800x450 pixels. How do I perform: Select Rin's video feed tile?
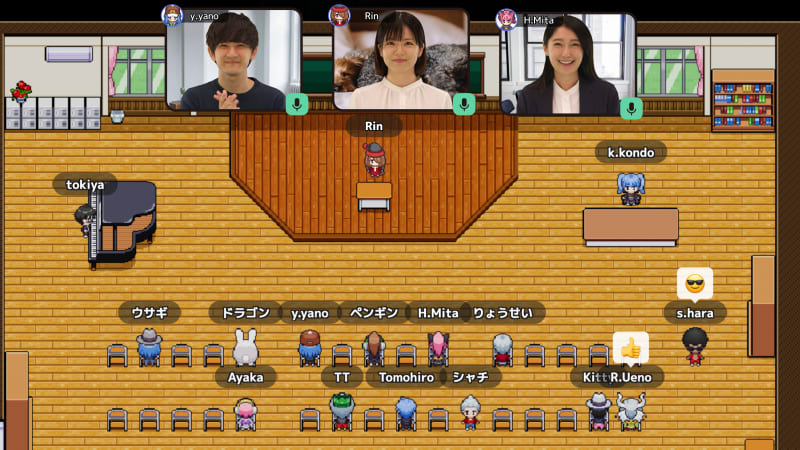pyautogui.click(x=400, y=58)
